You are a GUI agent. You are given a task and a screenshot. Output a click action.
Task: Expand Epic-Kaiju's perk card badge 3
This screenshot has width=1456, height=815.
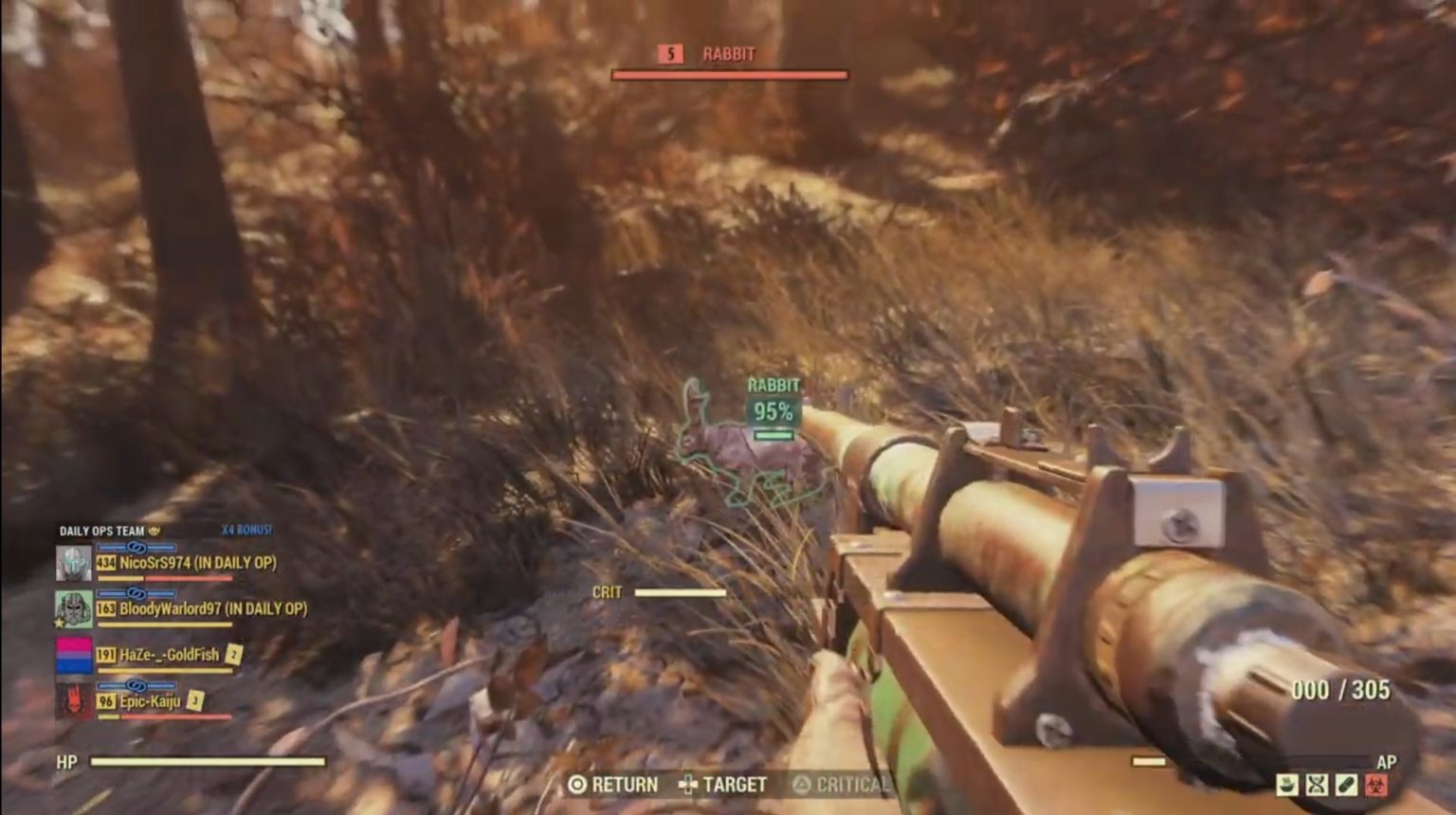click(193, 701)
